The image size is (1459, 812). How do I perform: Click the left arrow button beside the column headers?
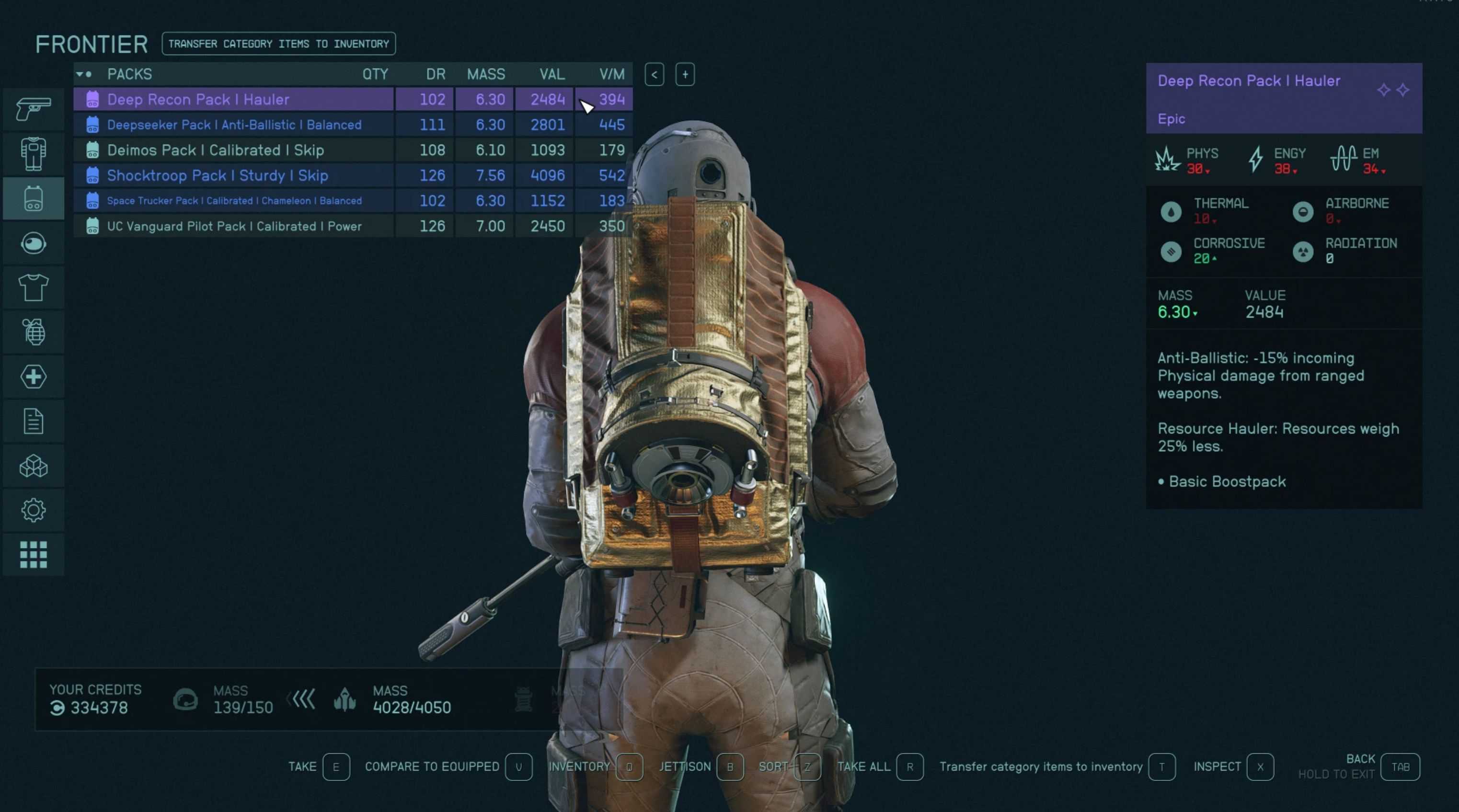(x=654, y=75)
